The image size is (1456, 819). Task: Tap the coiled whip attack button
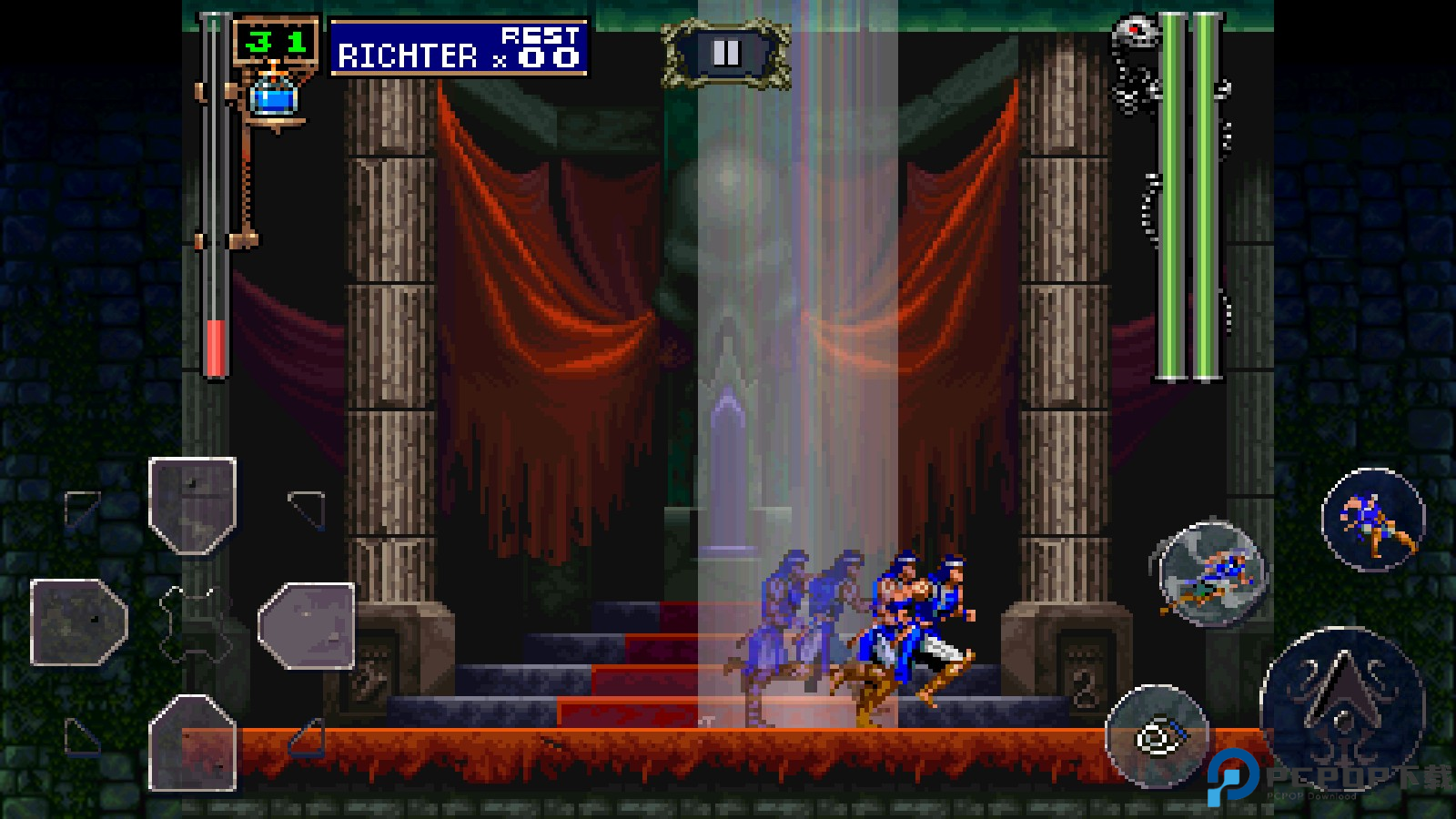point(1157,736)
